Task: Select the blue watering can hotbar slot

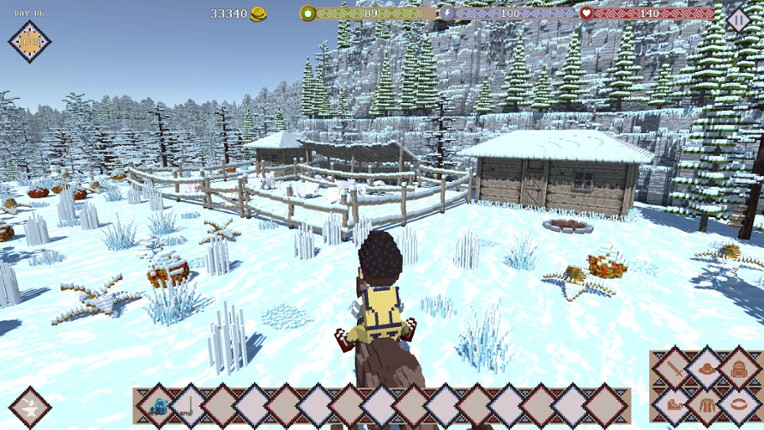Action: [x=157, y=406]
